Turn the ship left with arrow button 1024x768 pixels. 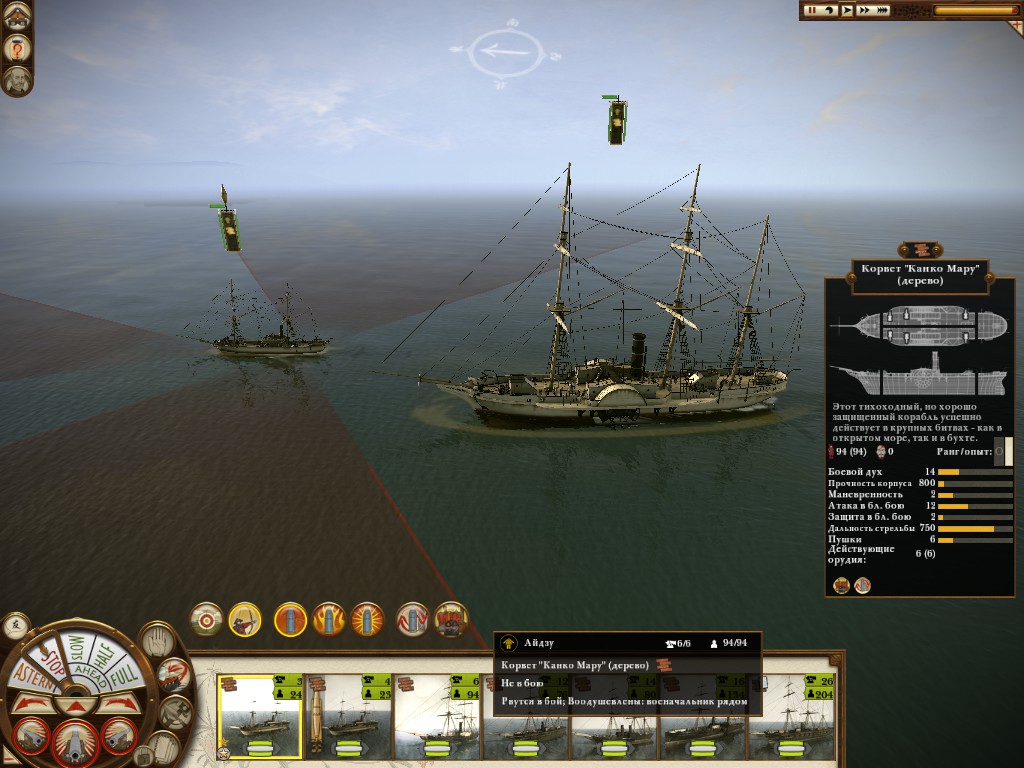click(x=34, y=704)
